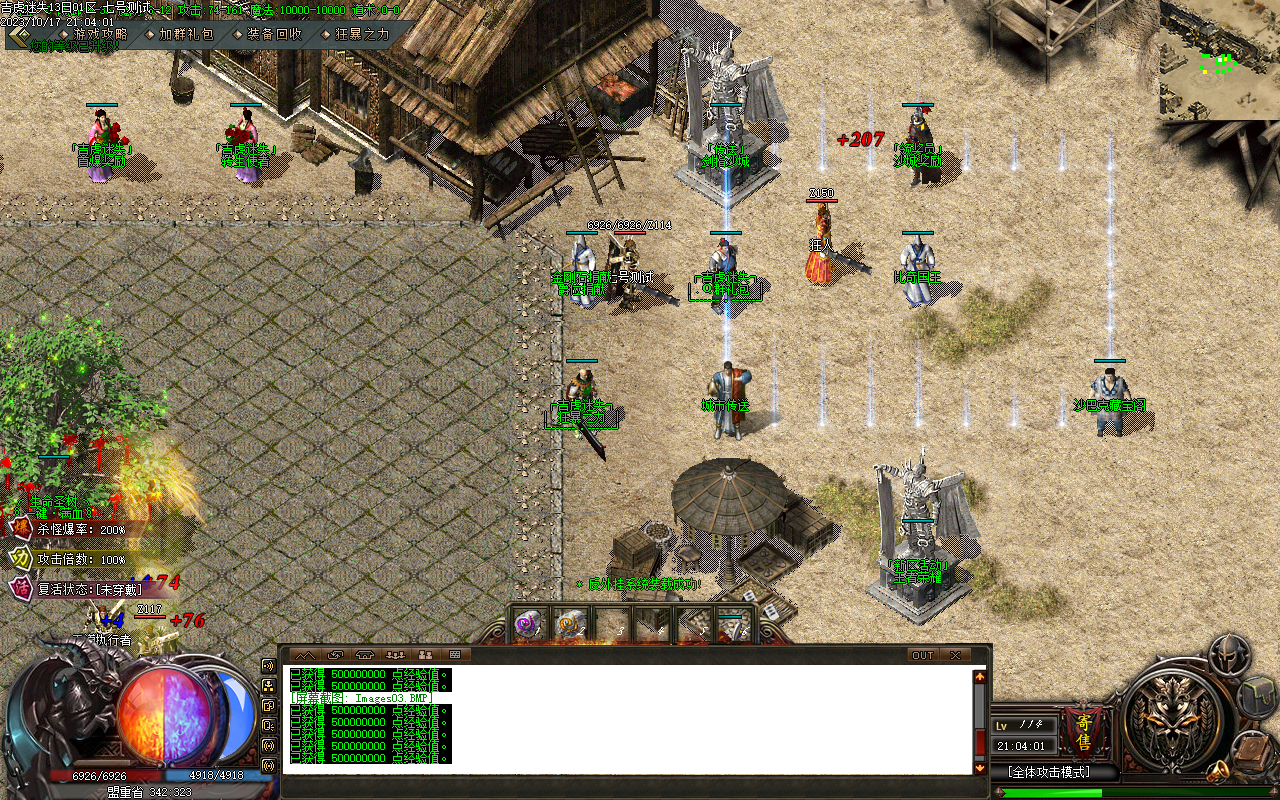Toggle the mountain scroll-lock icon in chat toolbar
This screenshot has width=1280, height=800.
306,654
